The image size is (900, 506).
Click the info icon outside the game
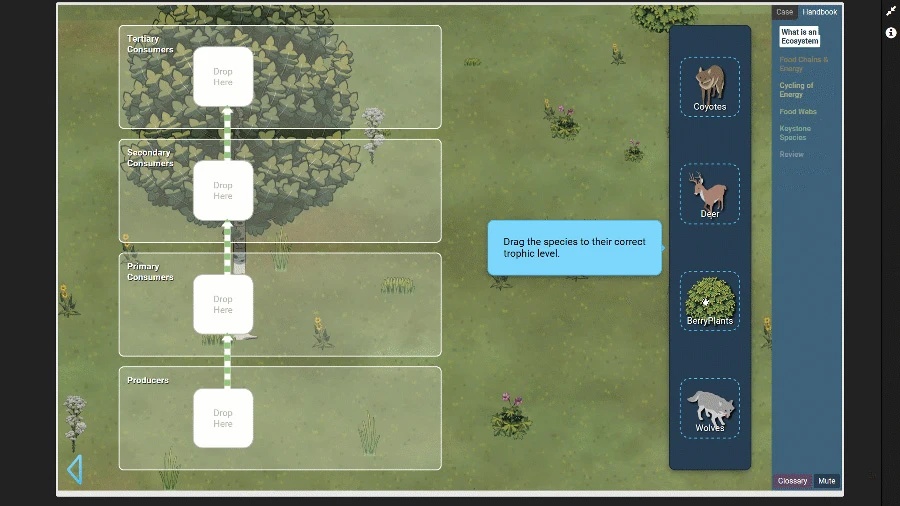(891, 33)
